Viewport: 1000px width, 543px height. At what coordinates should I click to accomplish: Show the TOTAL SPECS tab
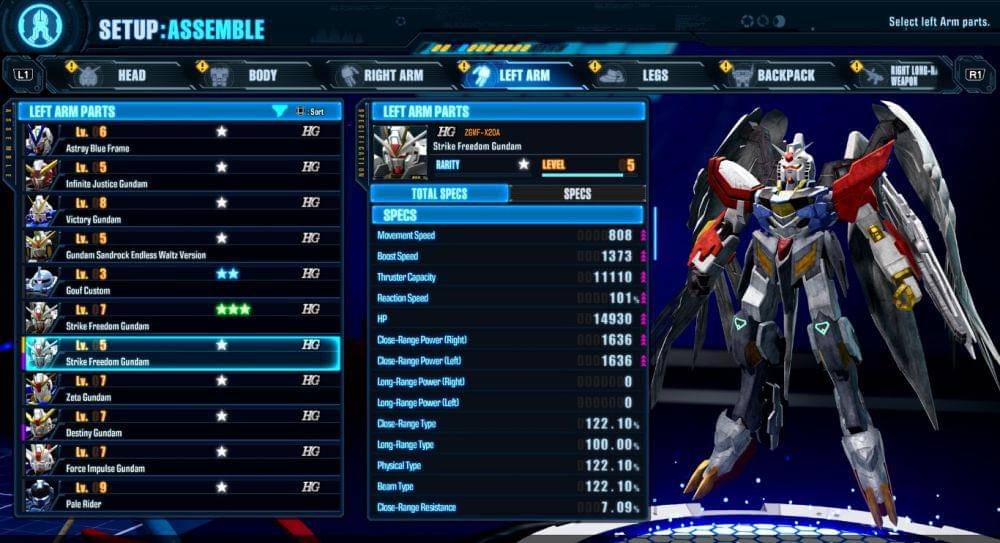point(439,194)
